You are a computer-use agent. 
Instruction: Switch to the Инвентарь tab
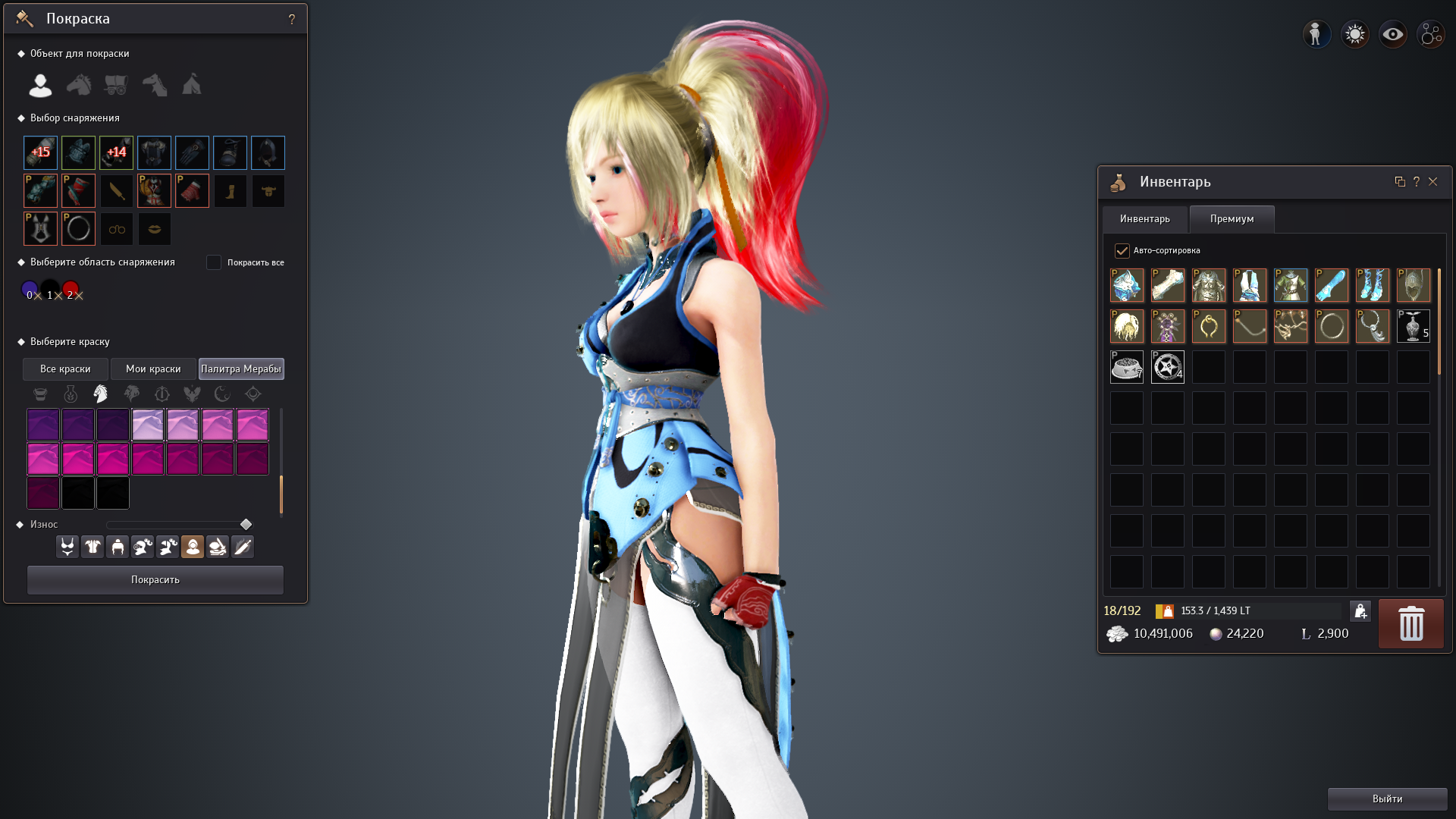click(1145, 219)
